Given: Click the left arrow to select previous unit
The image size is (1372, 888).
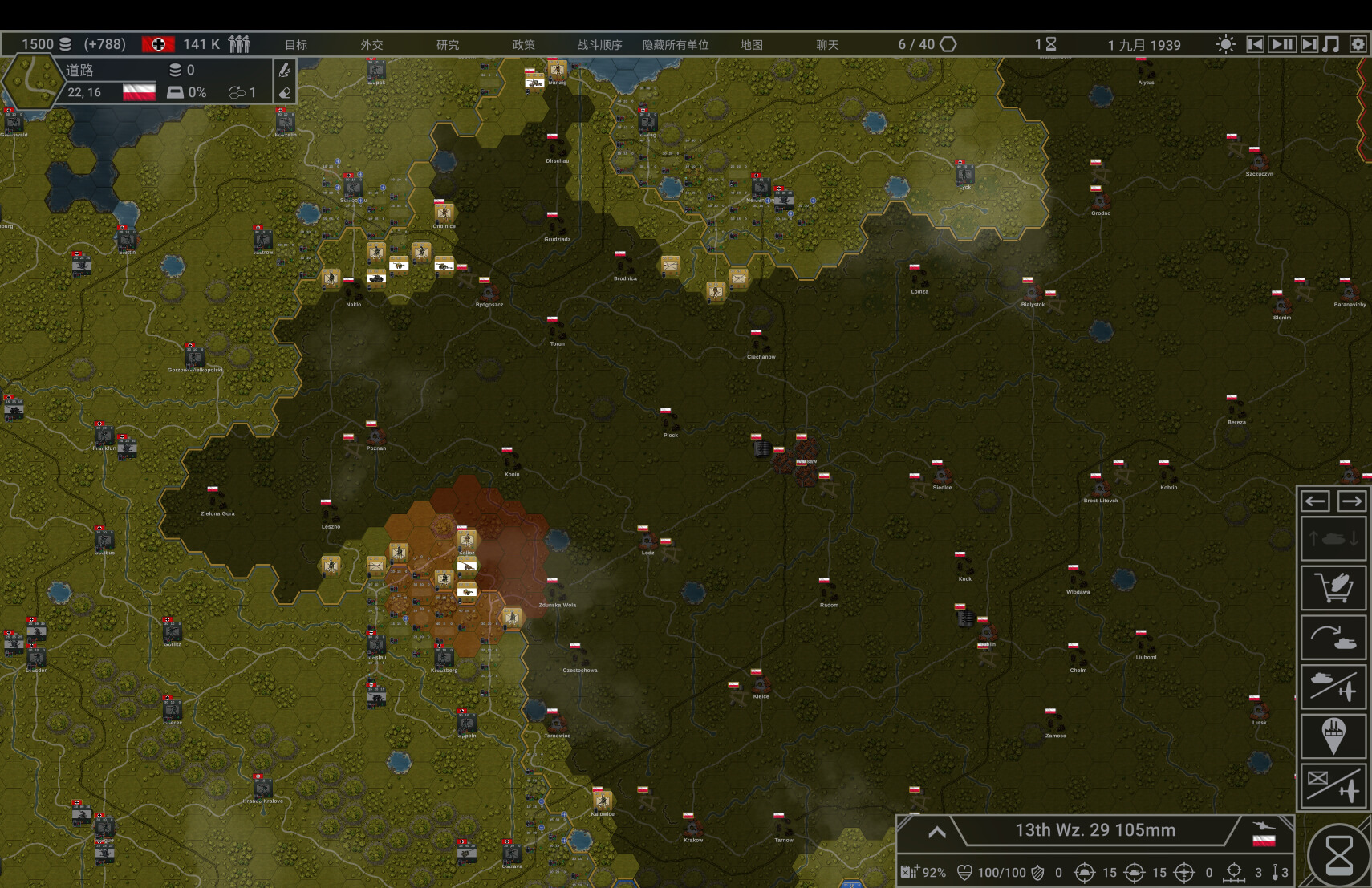Looking at the screenshot, I should point(1314,501).
